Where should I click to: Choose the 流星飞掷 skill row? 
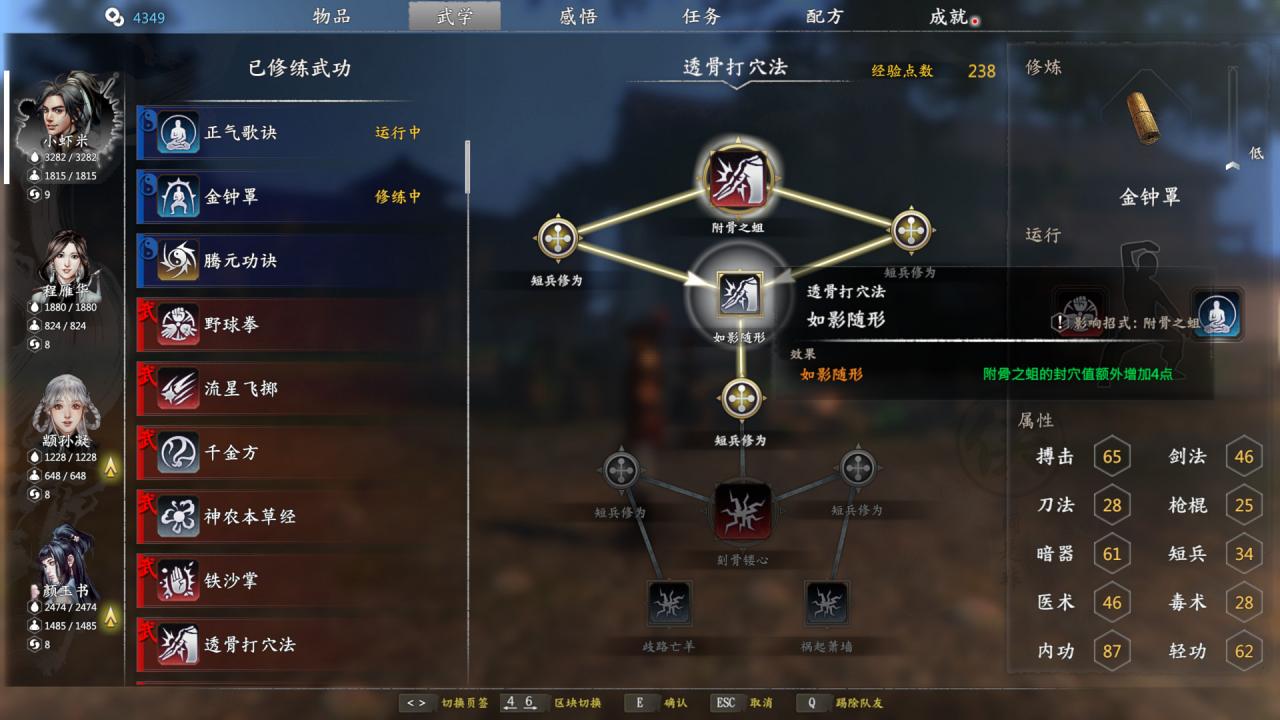click(300, 389)
